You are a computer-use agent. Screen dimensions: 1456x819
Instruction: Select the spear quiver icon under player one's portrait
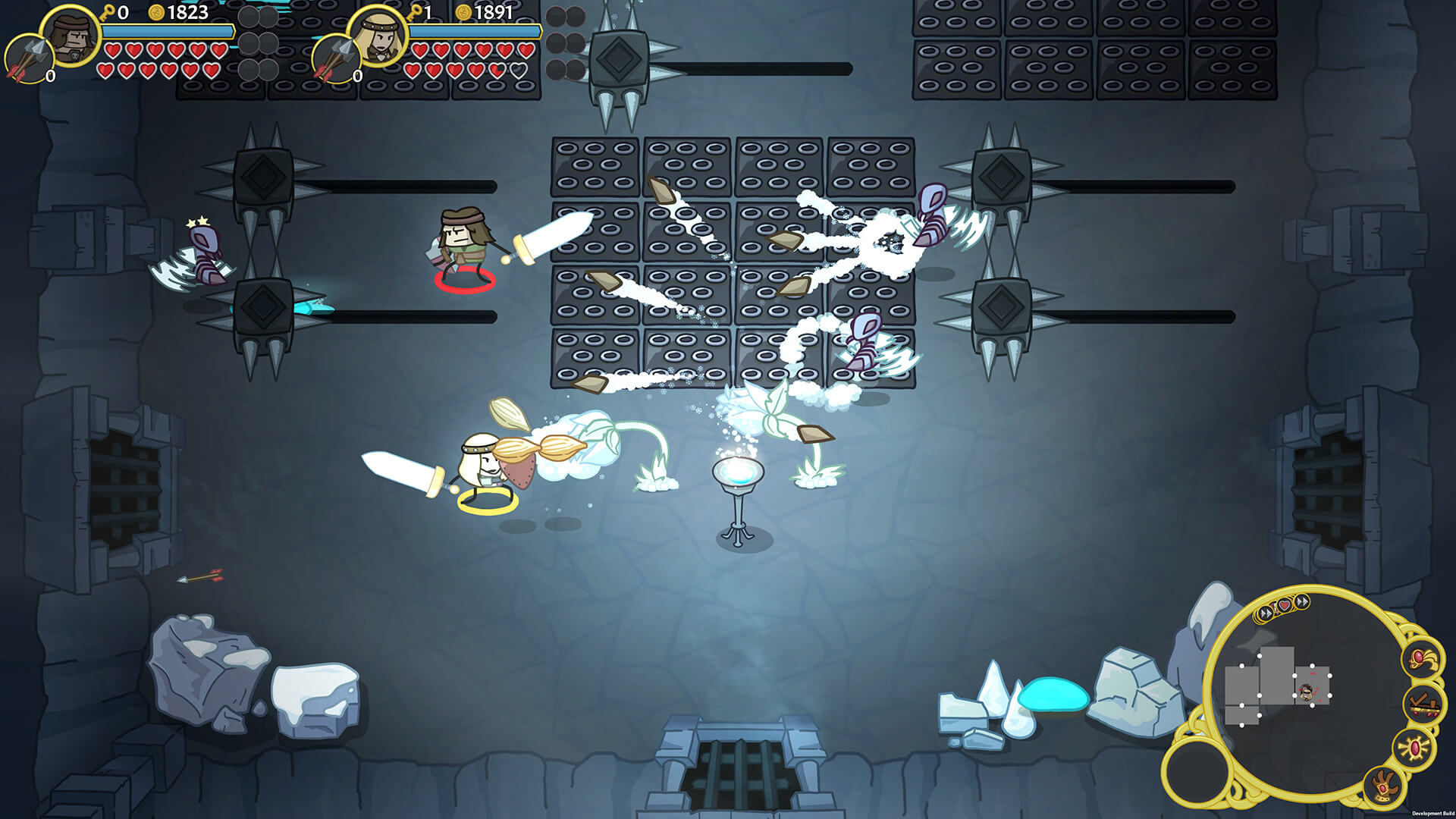(29, 57)
